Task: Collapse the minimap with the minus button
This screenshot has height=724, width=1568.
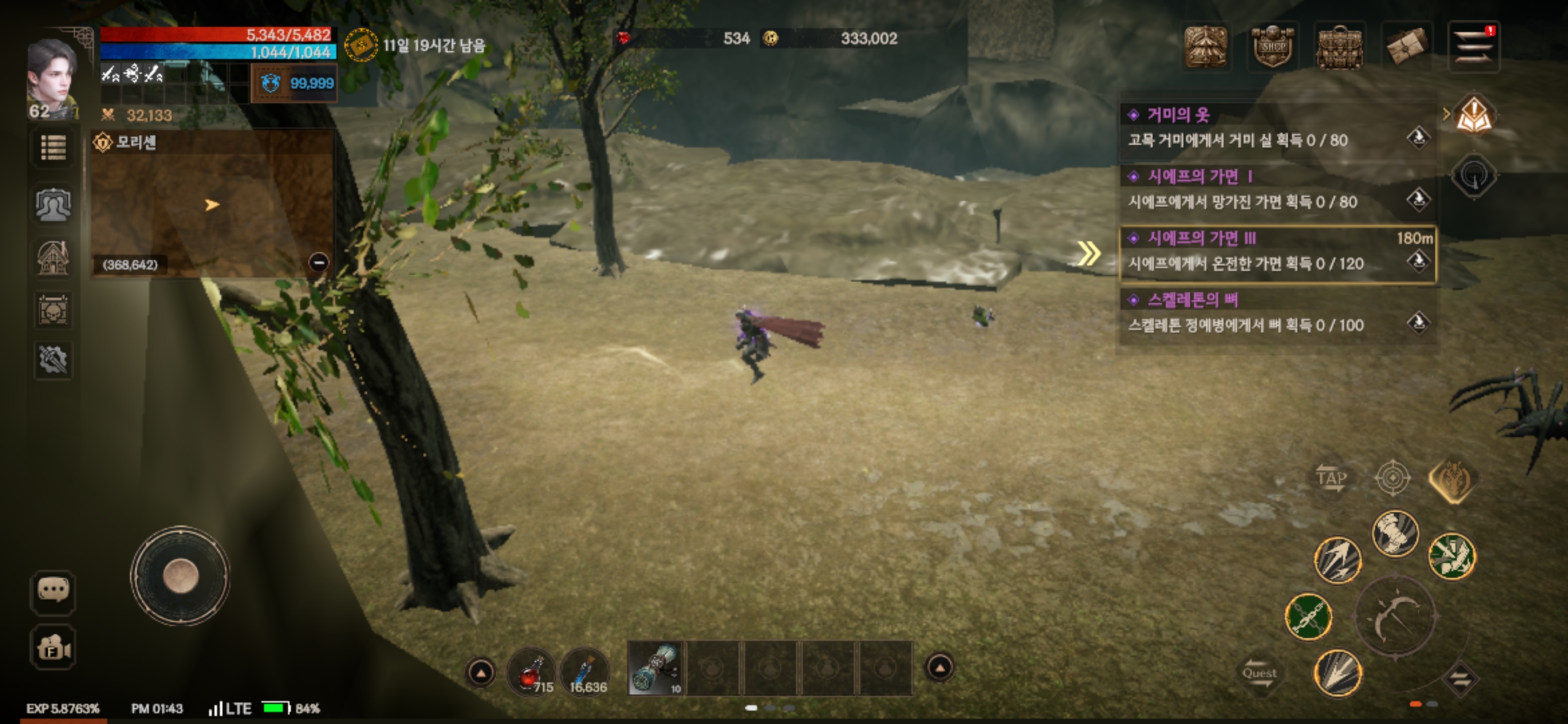Action: click(x=319, y=262)
